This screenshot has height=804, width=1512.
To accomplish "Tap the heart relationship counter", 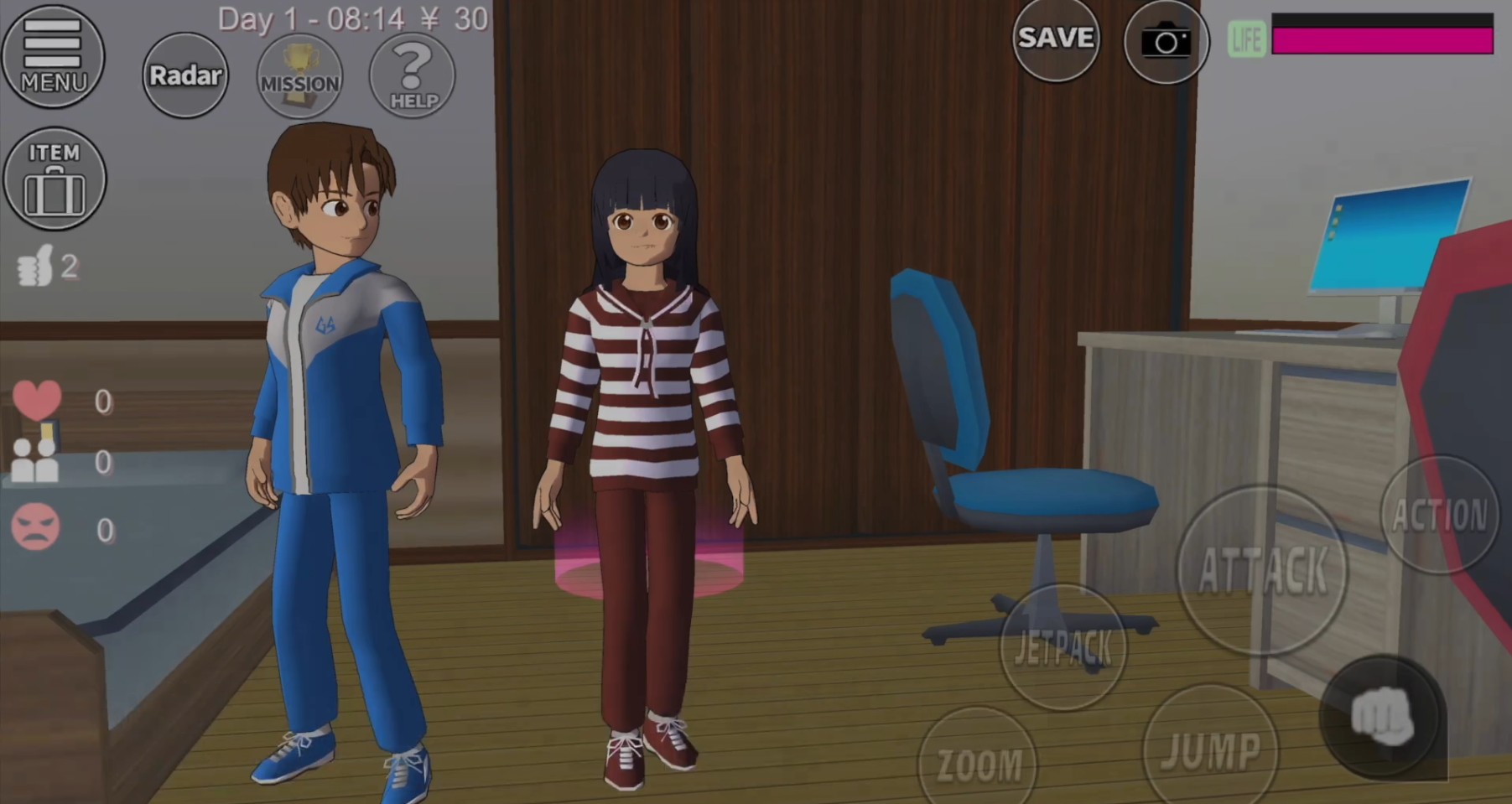I will (37, 401).
